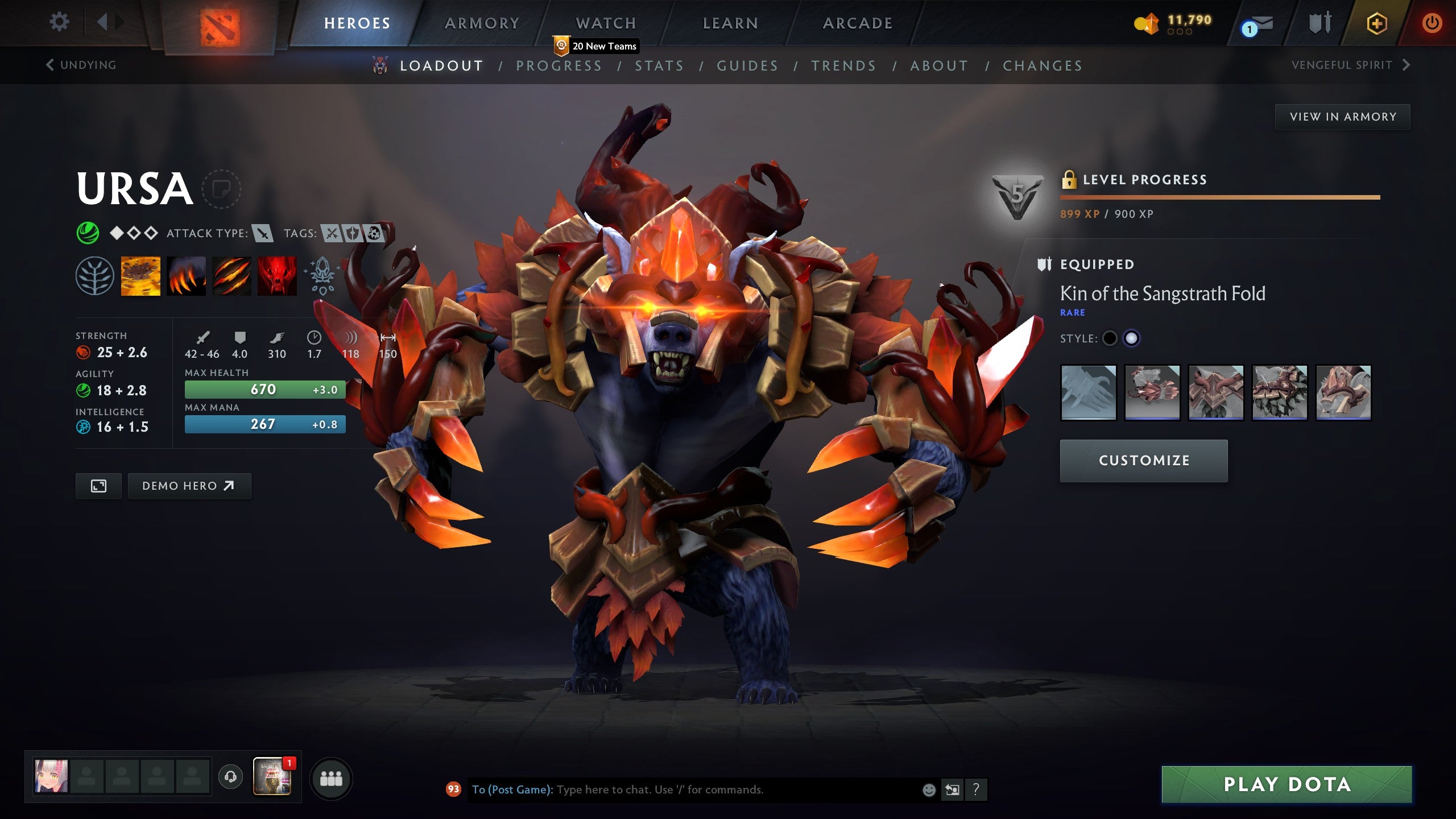The width and height of the screenshot is (1456, 819).
Task: Go back to Undying with the left chevron
Action: [x=50, y=65]
